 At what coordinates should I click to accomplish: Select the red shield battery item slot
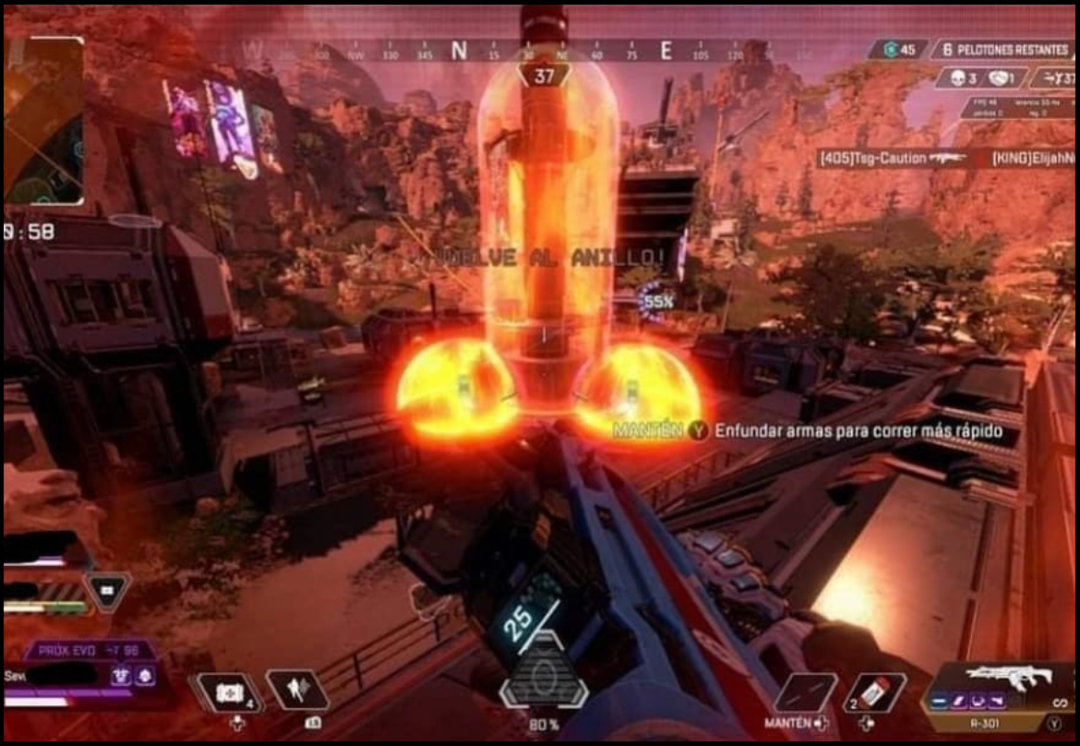point(875,692)
